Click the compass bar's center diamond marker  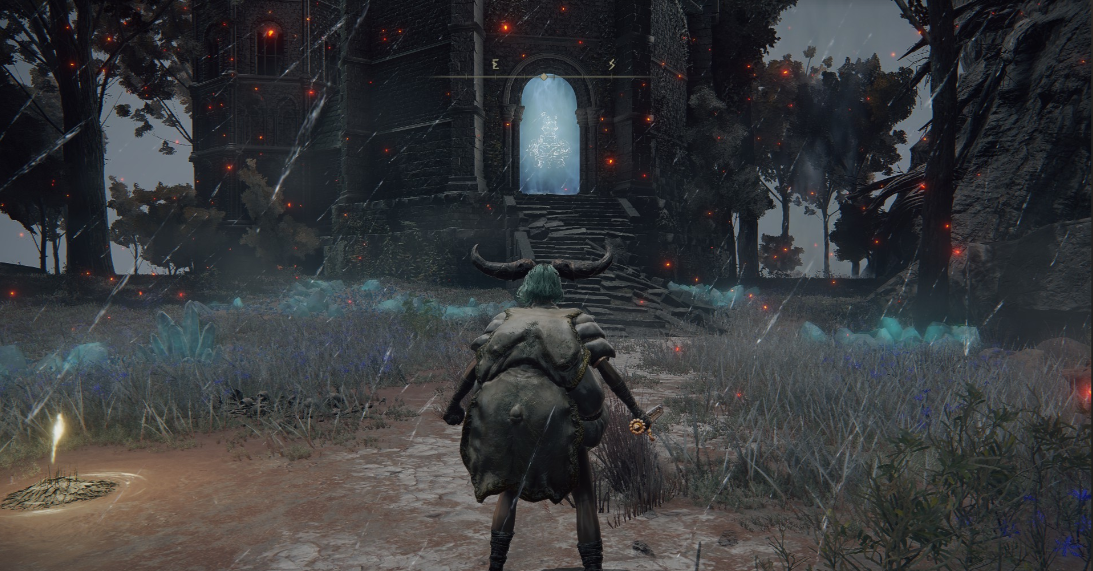pyautogui.click(x=544, y=76)
